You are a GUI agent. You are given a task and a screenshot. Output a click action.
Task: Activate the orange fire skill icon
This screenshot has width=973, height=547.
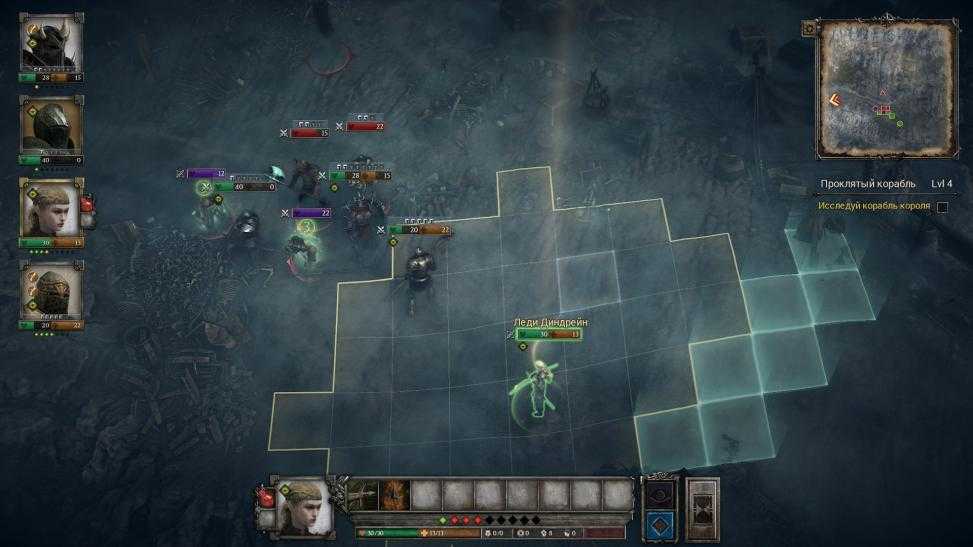coord(394,494)
